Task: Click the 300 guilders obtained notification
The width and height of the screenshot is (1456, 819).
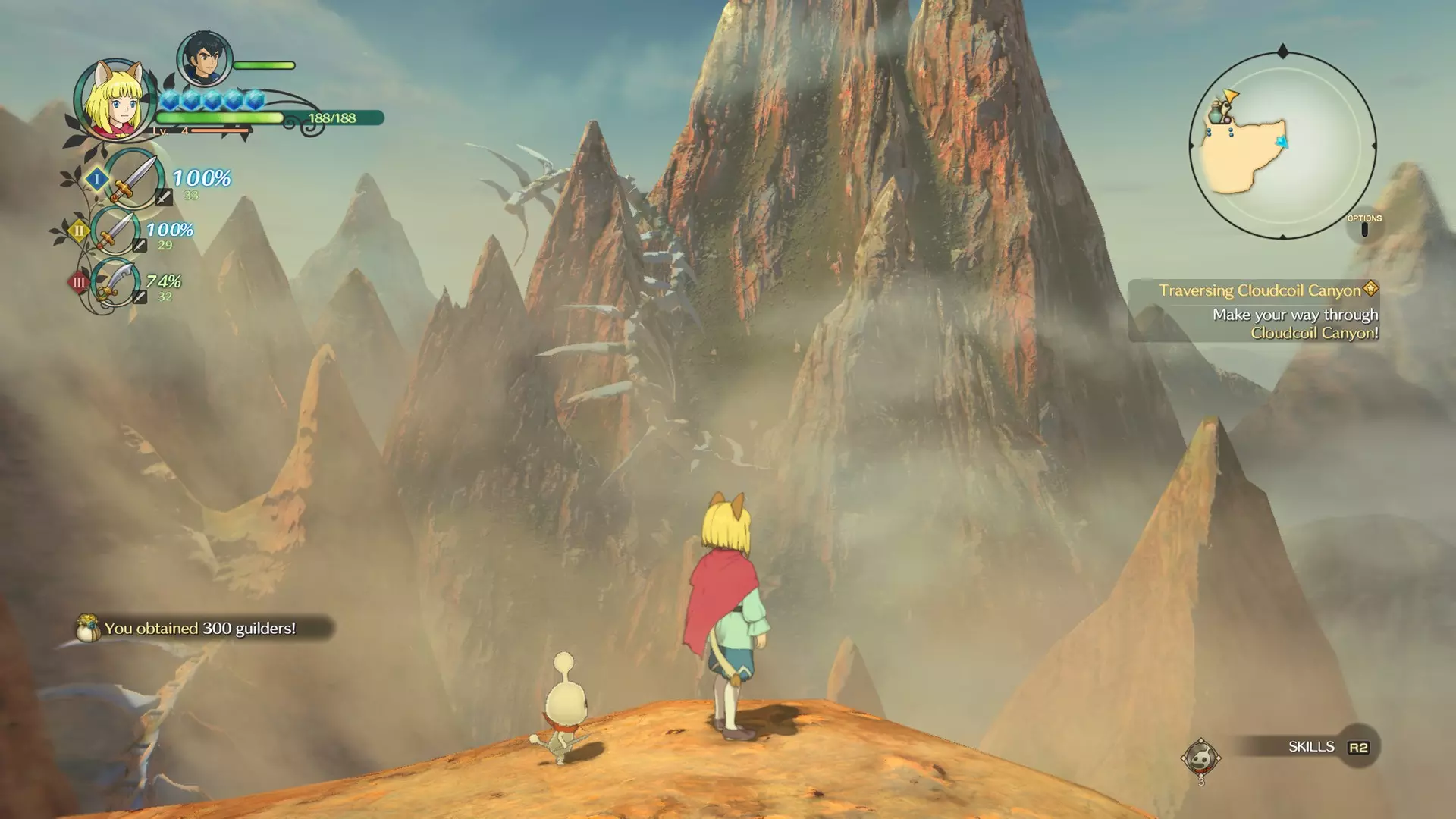Action: pyautogui.click(x=201, y=628)
